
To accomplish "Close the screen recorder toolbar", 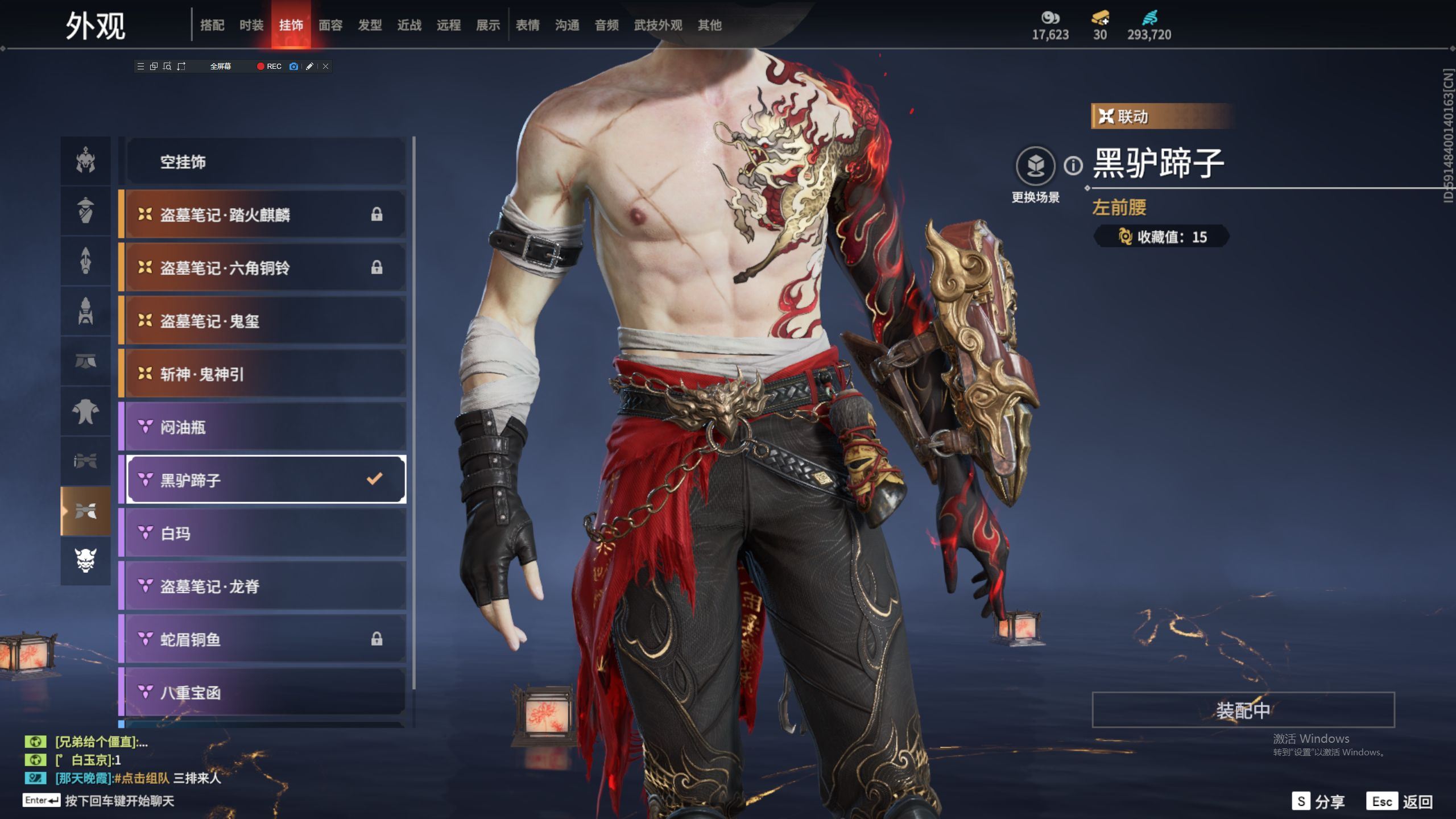I will (x=326, y=67).
